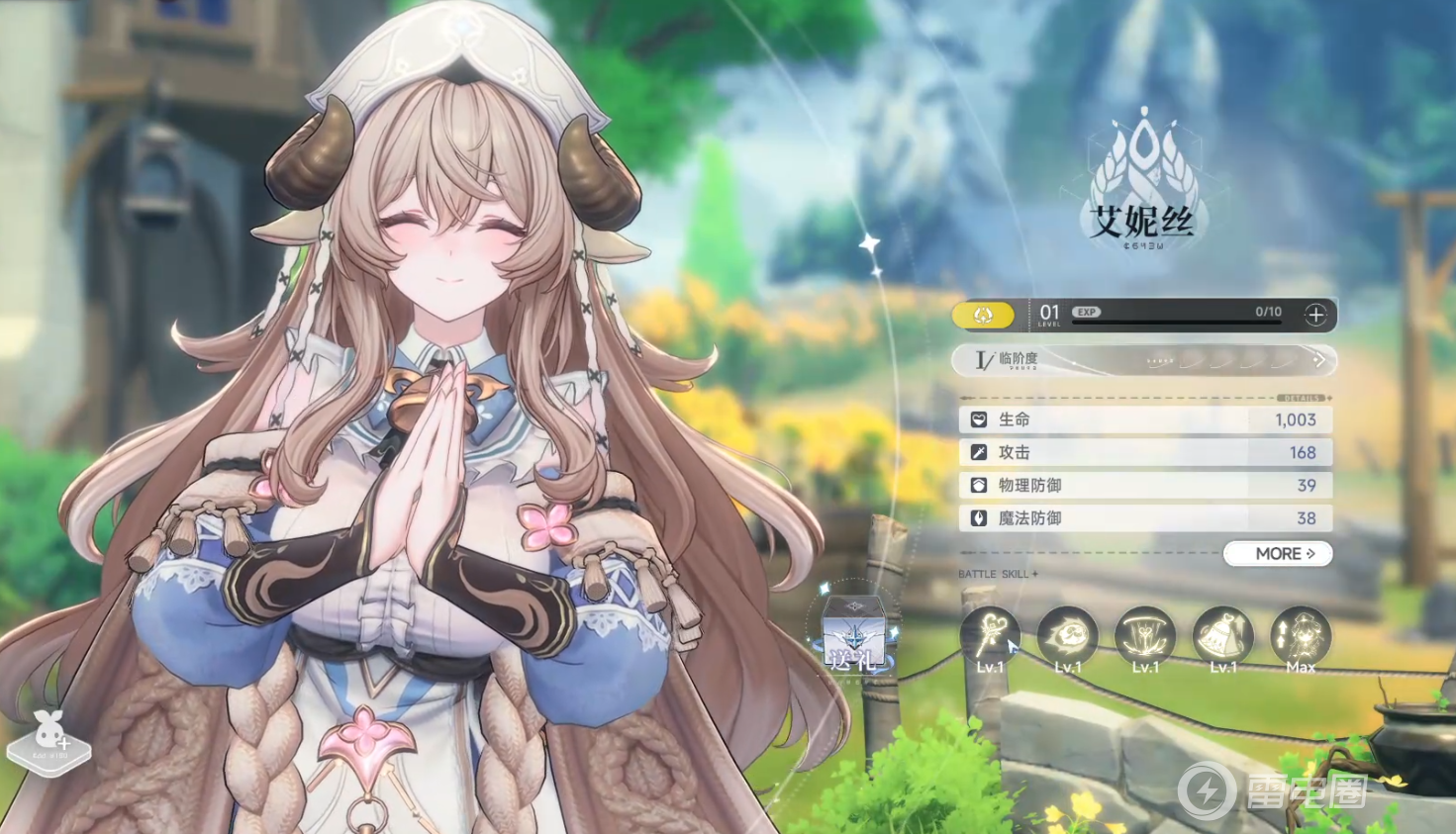This screenshot has height=834, width=1456.
Task: Select the charging beast battle skill
Action: pyautogui.click(x=1067, y=636)
